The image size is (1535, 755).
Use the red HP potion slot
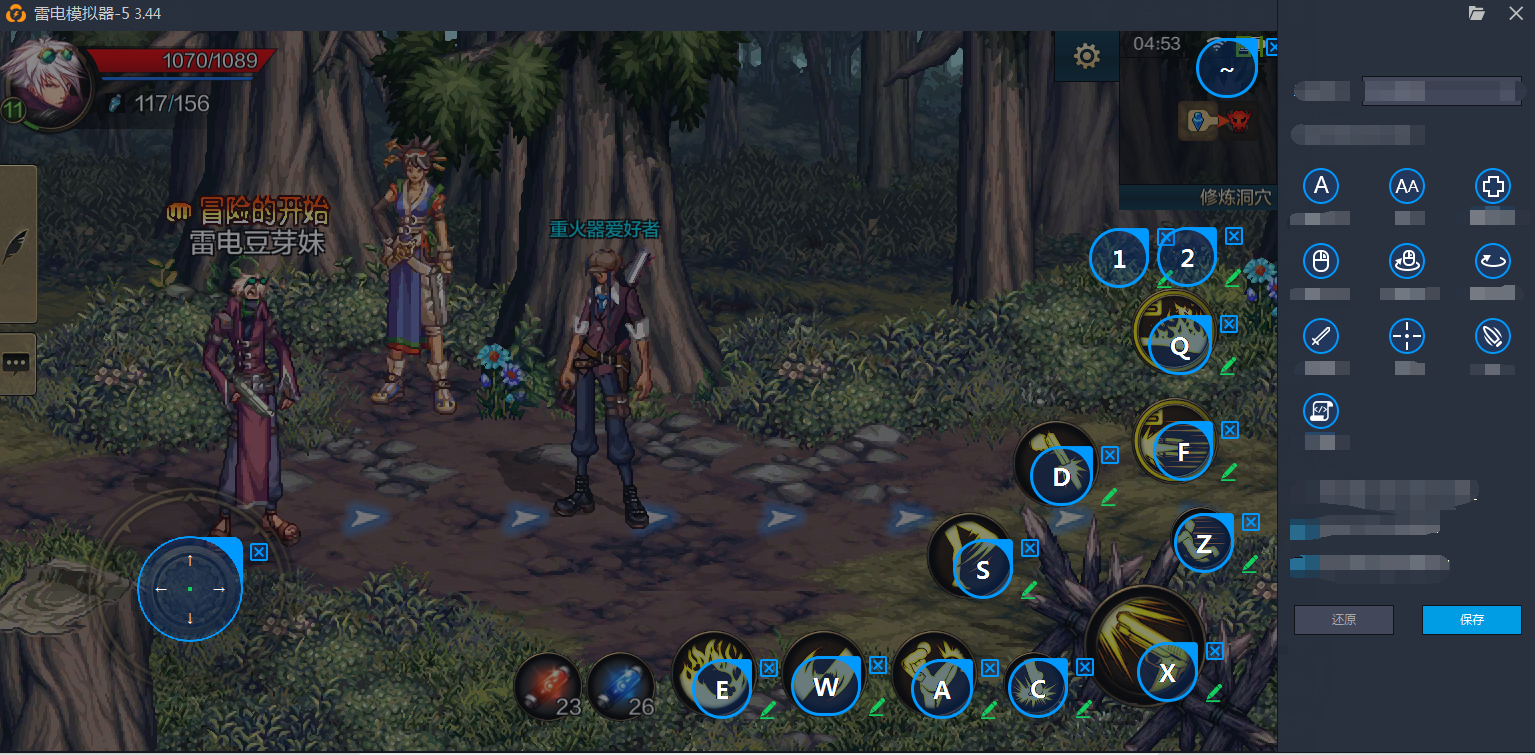548,687
